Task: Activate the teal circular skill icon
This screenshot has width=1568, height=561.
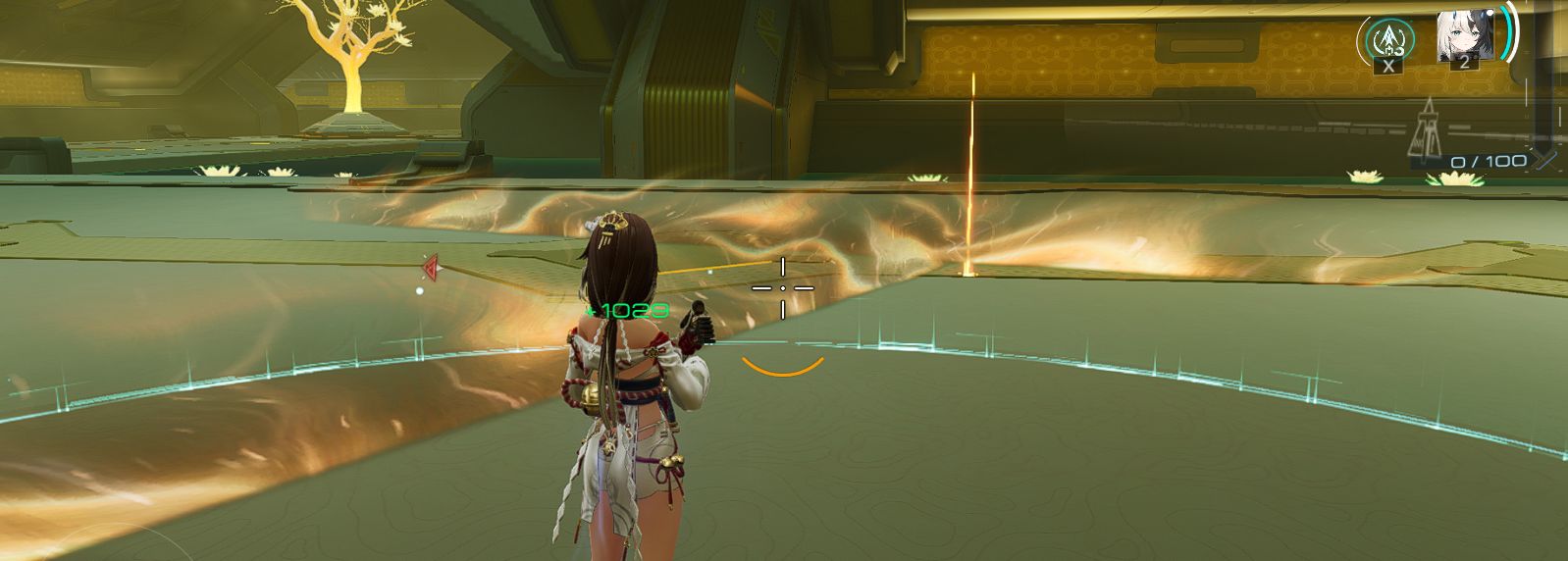Action: click(x=1386, y=39)
